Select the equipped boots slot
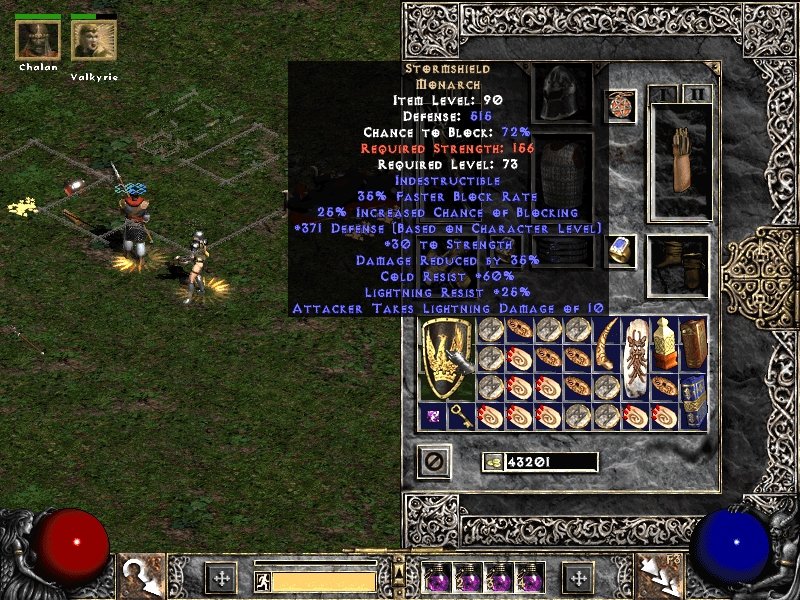Screen dimensions: 800x600 coord(678,265)
